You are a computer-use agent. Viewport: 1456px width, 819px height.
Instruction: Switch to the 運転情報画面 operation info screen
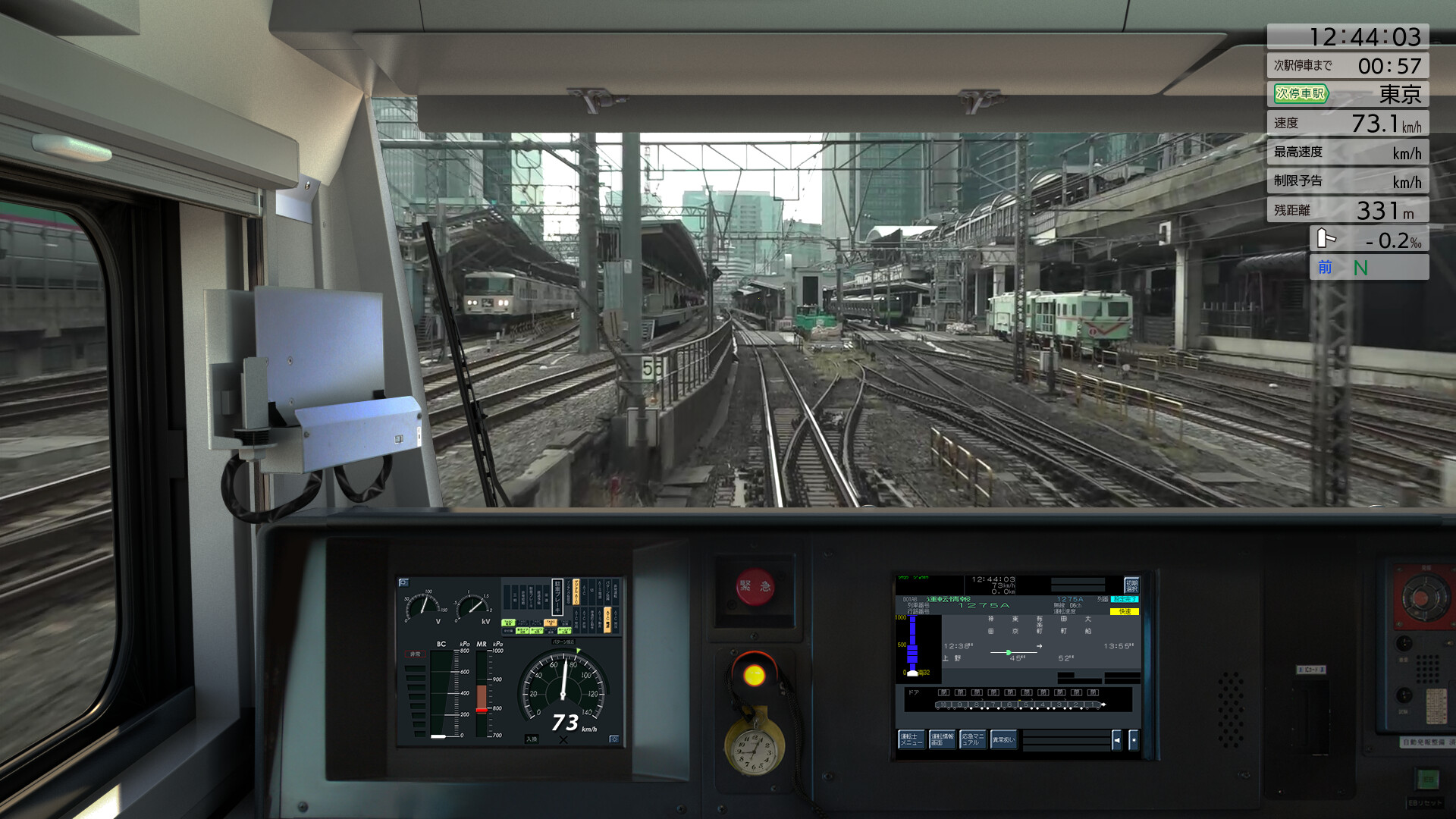943,740
